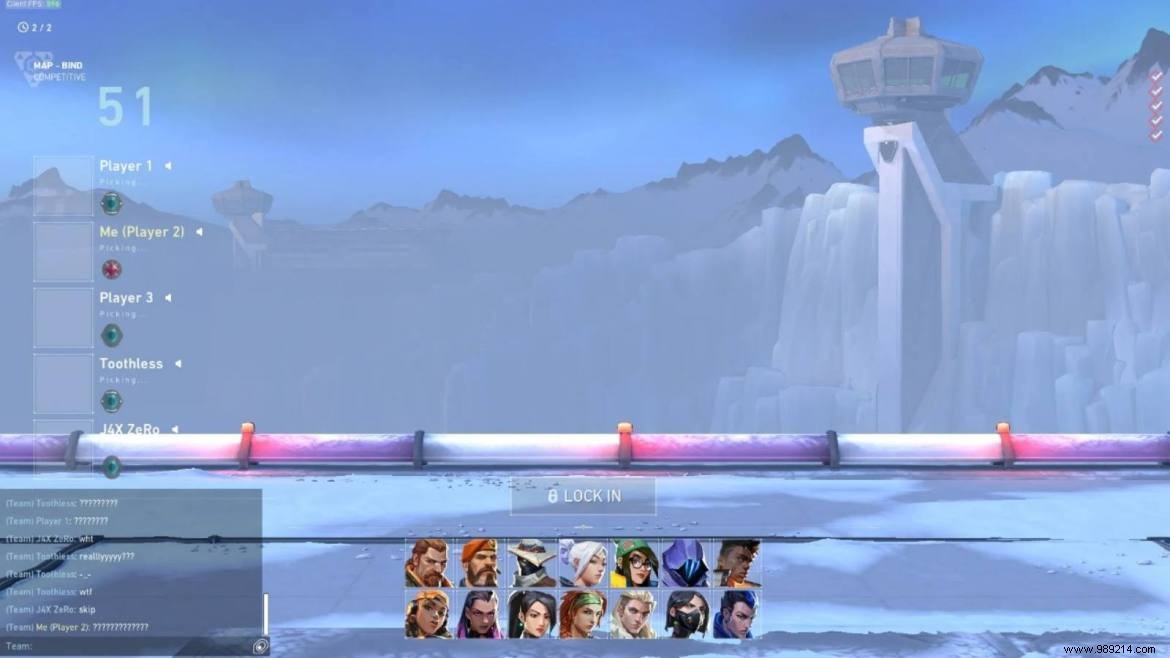Select the Reyna agent portrait
Screen dimensions: 1170x658
[480, 614]
